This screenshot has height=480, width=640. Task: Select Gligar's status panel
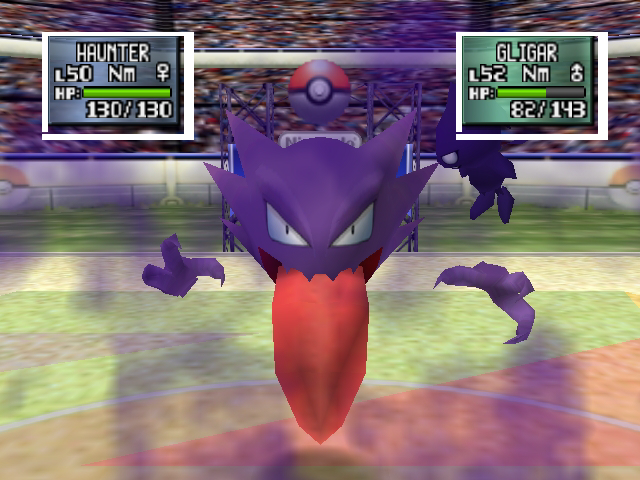point(531,84)
